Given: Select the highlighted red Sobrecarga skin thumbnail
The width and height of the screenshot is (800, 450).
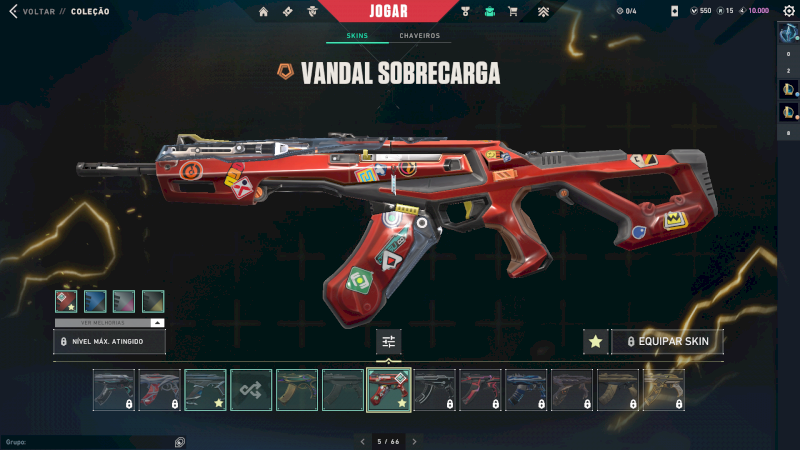Looking at the screenshot, I should coord(389,390).
